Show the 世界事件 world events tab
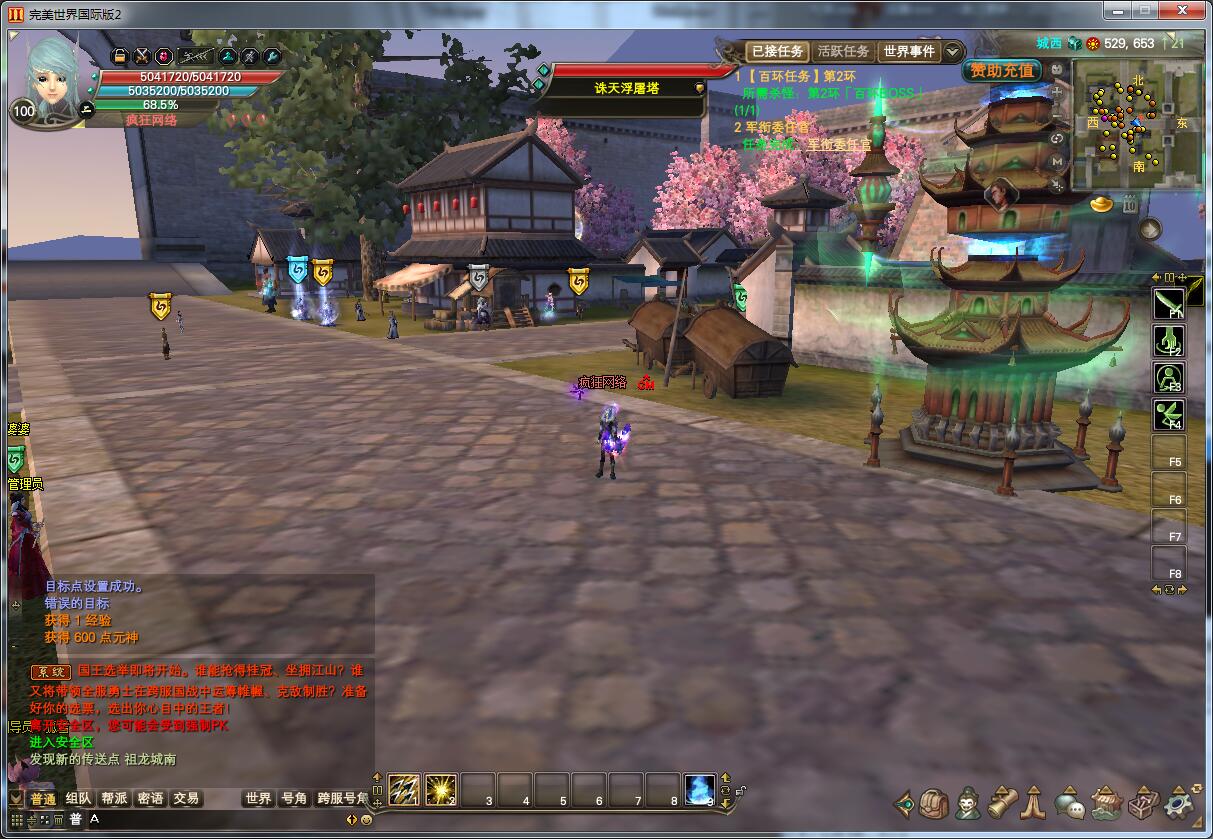Screen dimensions: 1213x839 908,51
